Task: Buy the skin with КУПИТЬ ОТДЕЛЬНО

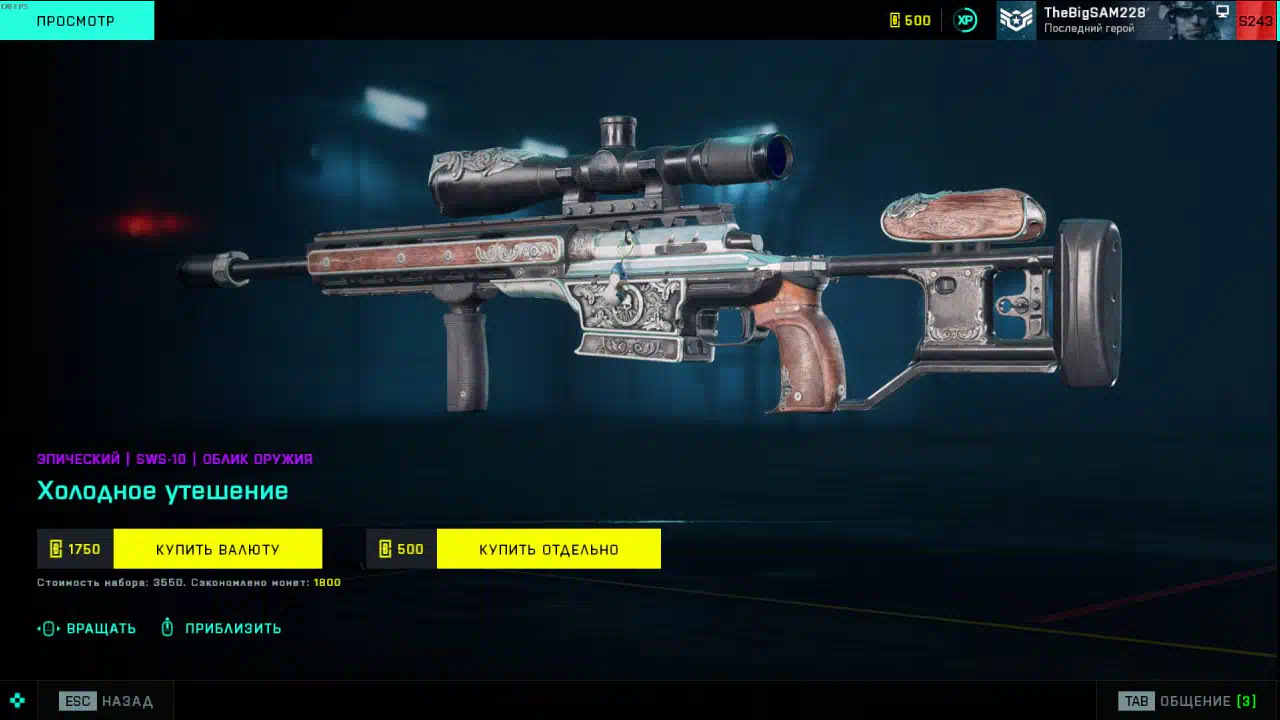Action: point(548,549)
